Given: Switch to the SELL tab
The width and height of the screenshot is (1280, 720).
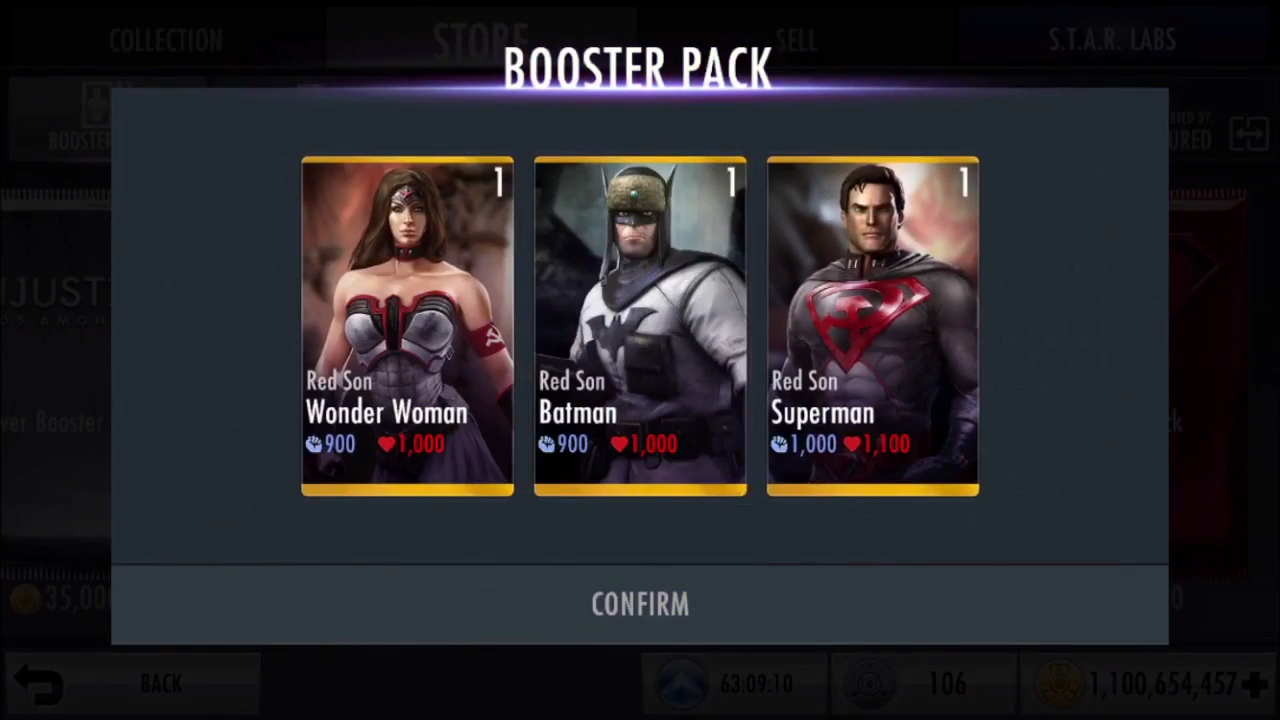Looking at the screenshot, I should click(796, 40).
